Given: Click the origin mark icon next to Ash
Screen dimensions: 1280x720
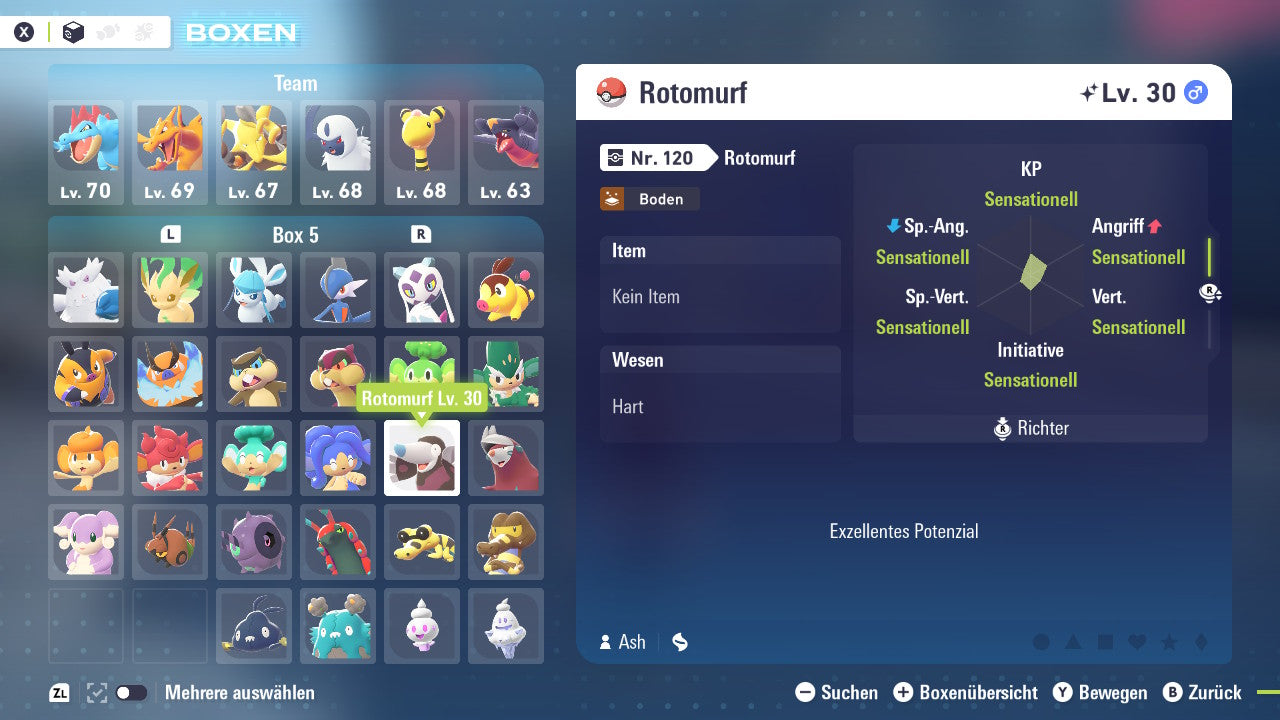Looking at the screenshot, I should coord(679,642).
